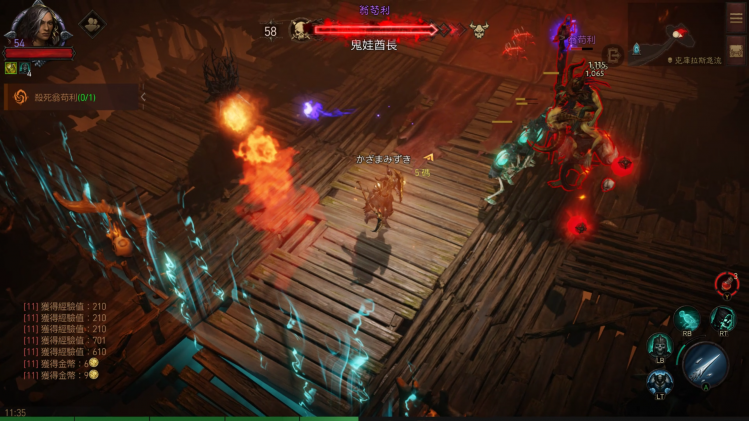The width and height of the screenshot is (749, 421).
Task: Use the red health potion
Action: pos(727,284)
